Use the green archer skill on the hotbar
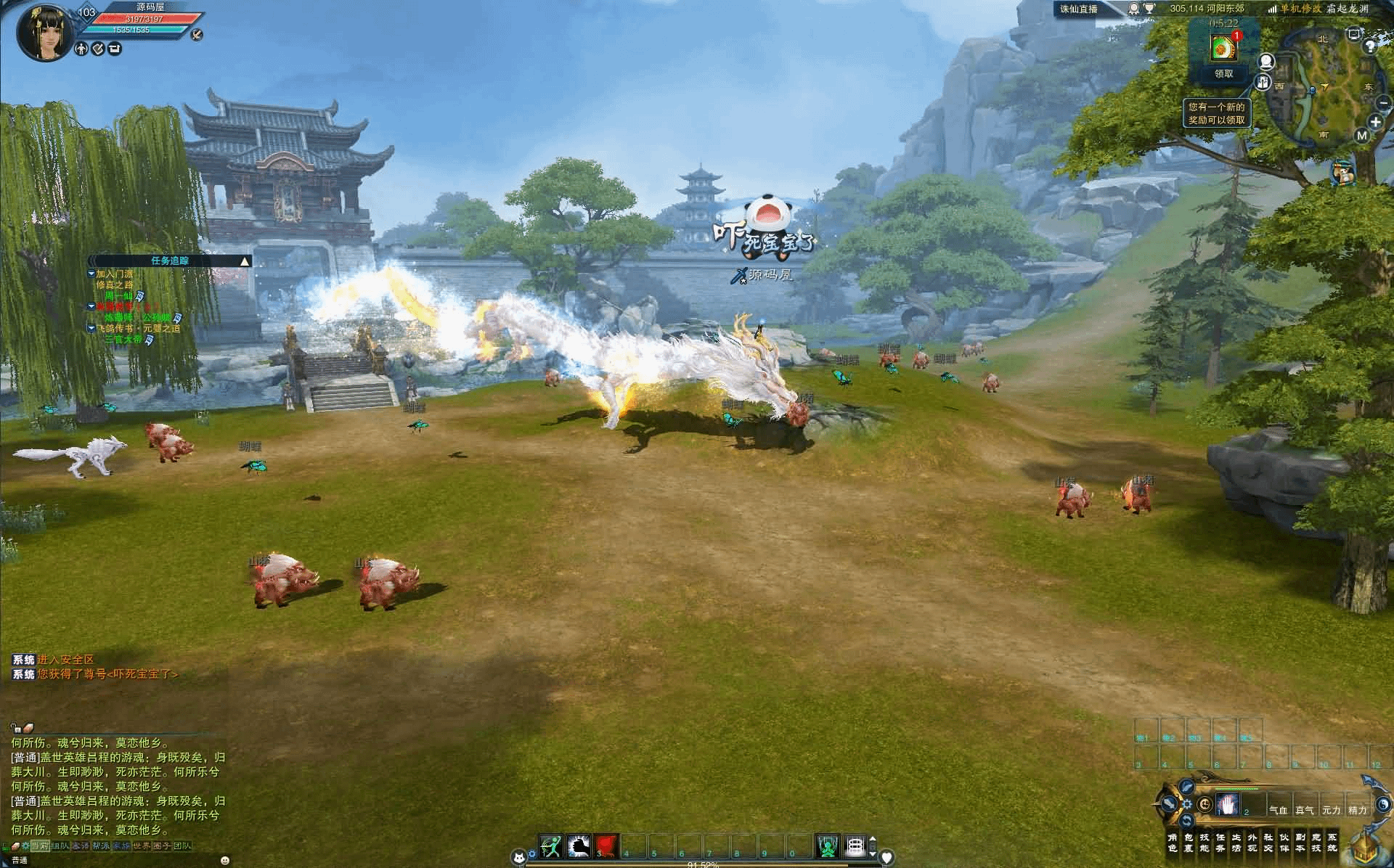This screenshot has height=868, width=1394. 552,846
